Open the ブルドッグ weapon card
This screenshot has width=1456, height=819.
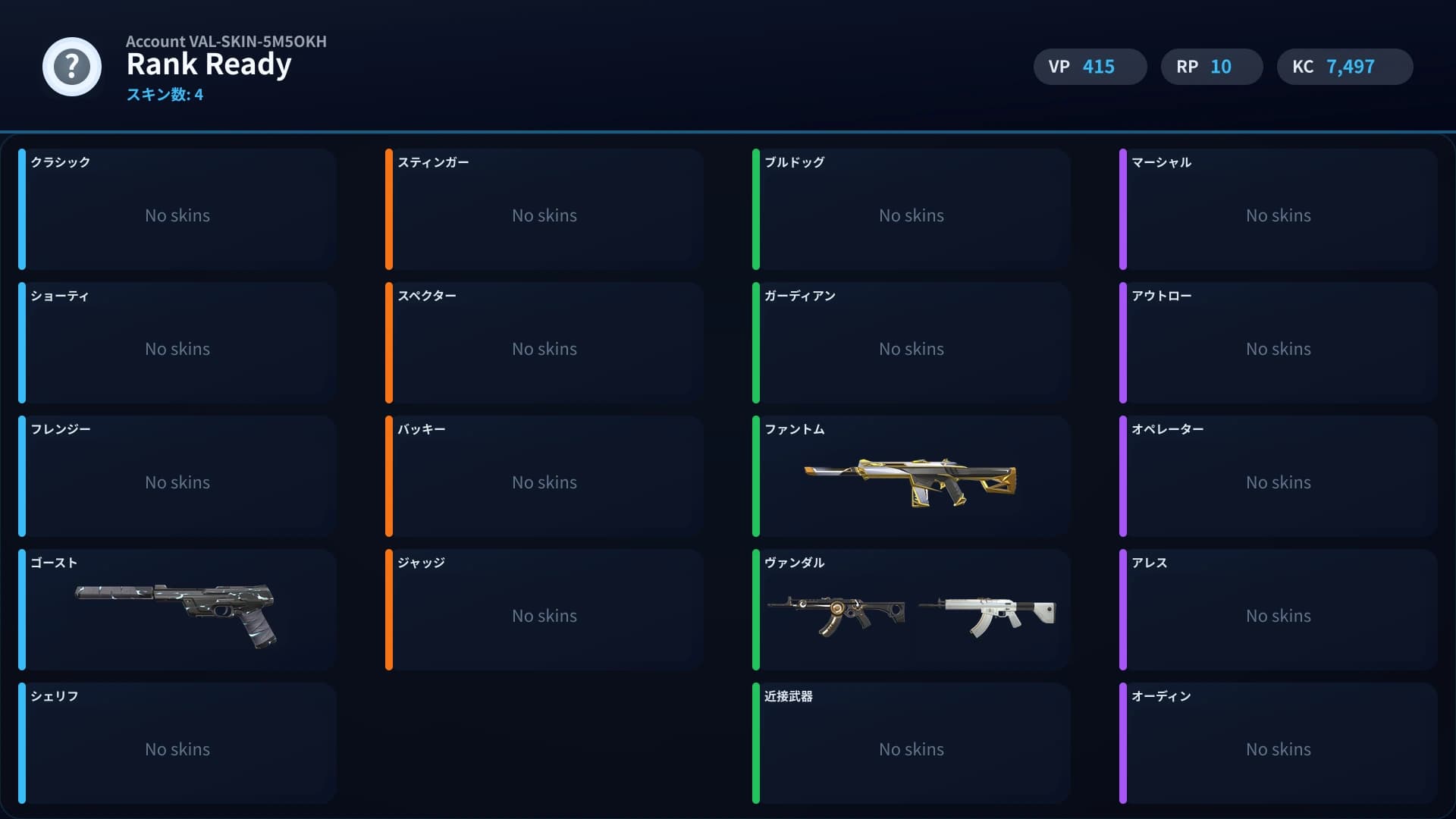coord(912,210)
